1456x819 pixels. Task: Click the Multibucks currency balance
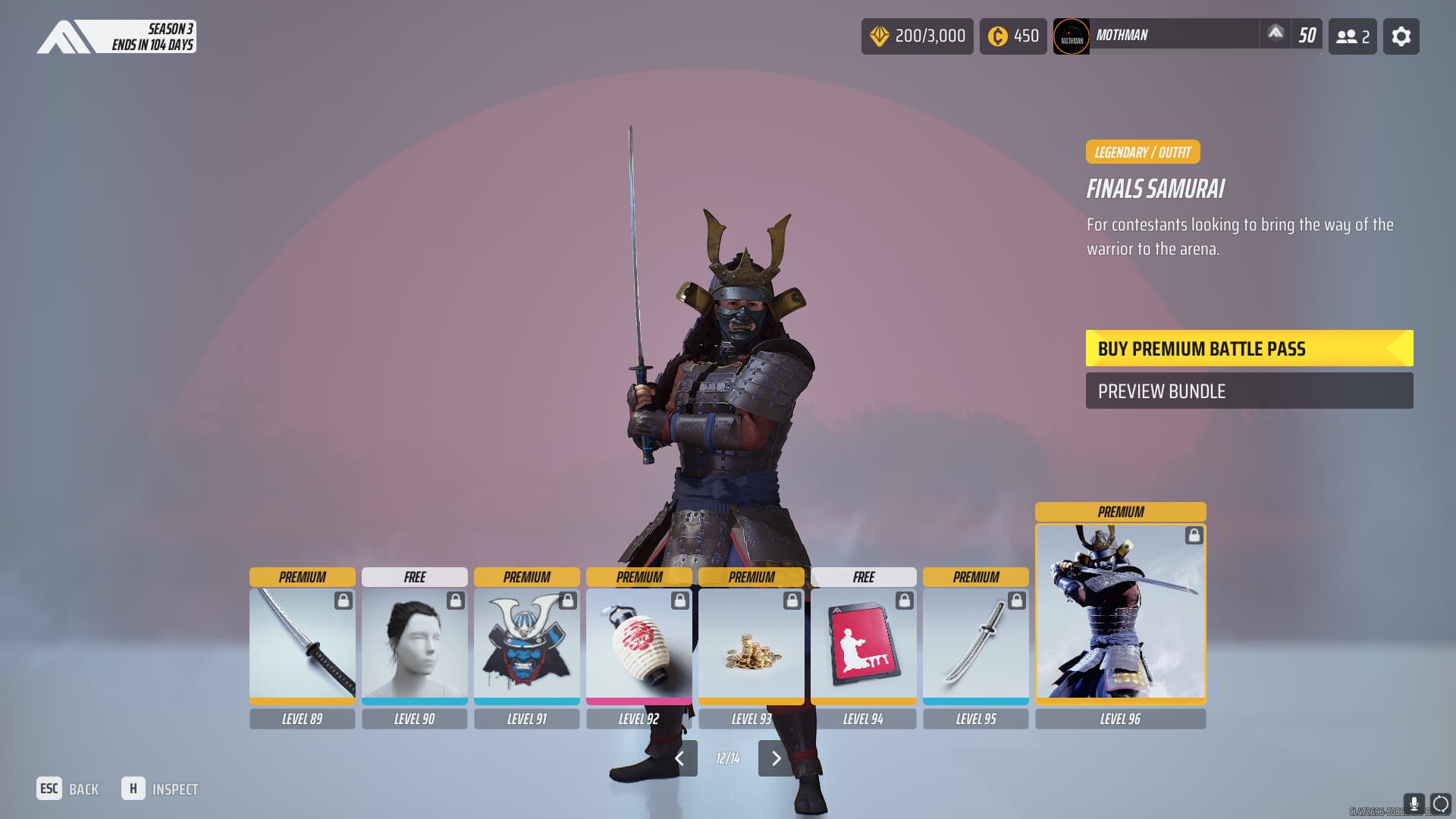coord(917,36)
